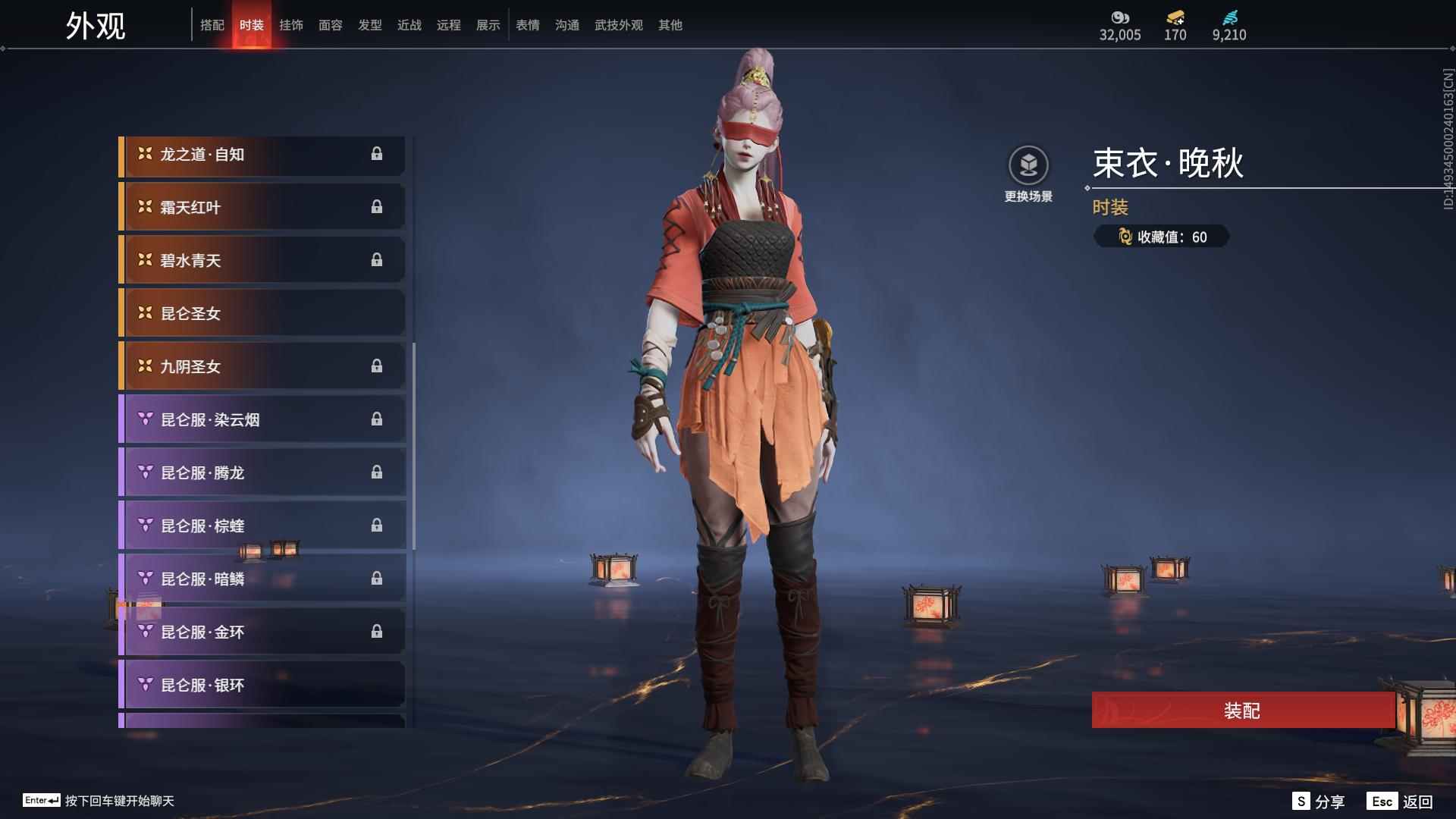1456x819 pixels.
Task: Choose the 龙之道·自知 outfit
Action: pos(262,155)
